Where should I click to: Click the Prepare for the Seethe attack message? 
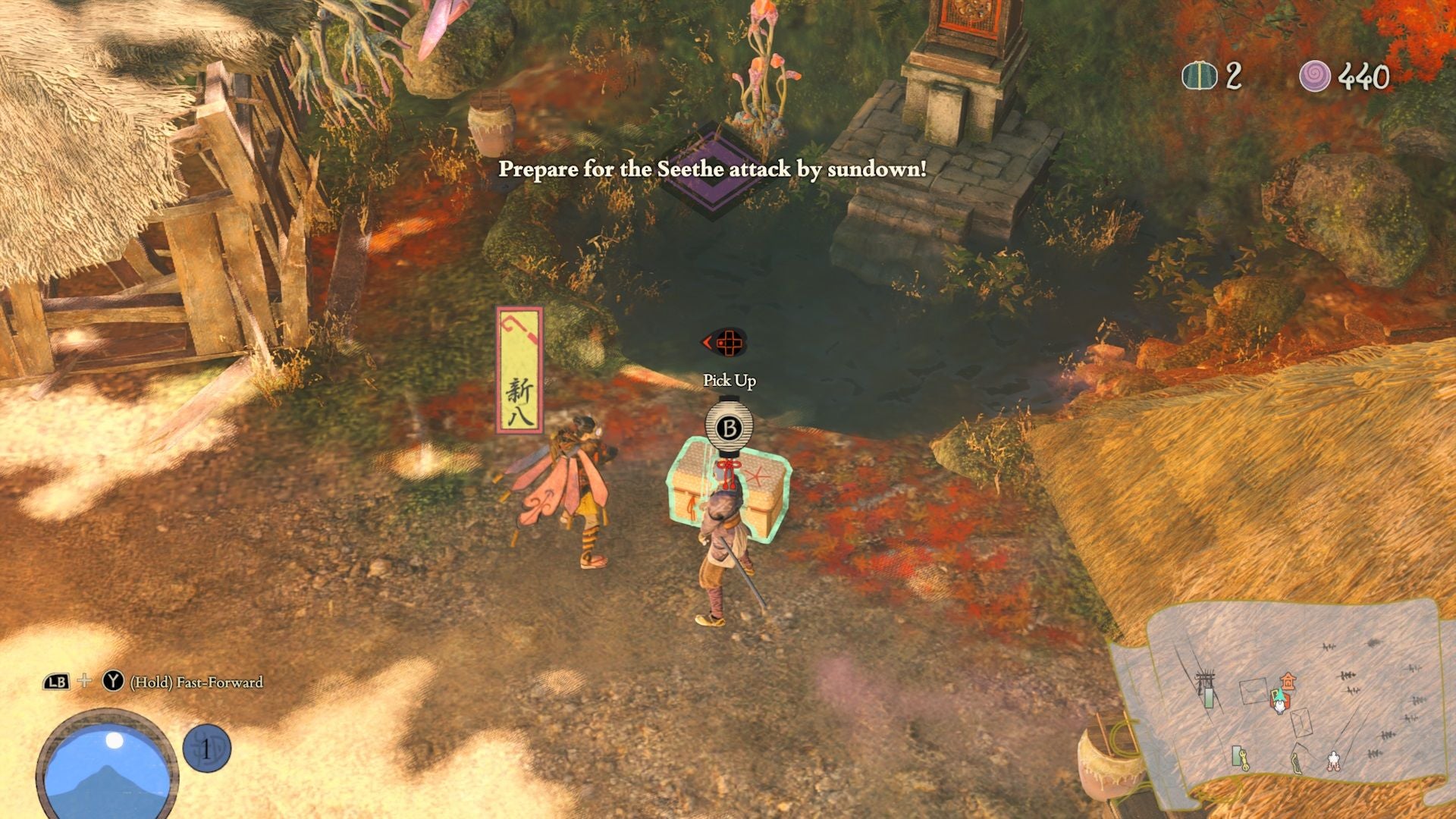pos(711,171)
